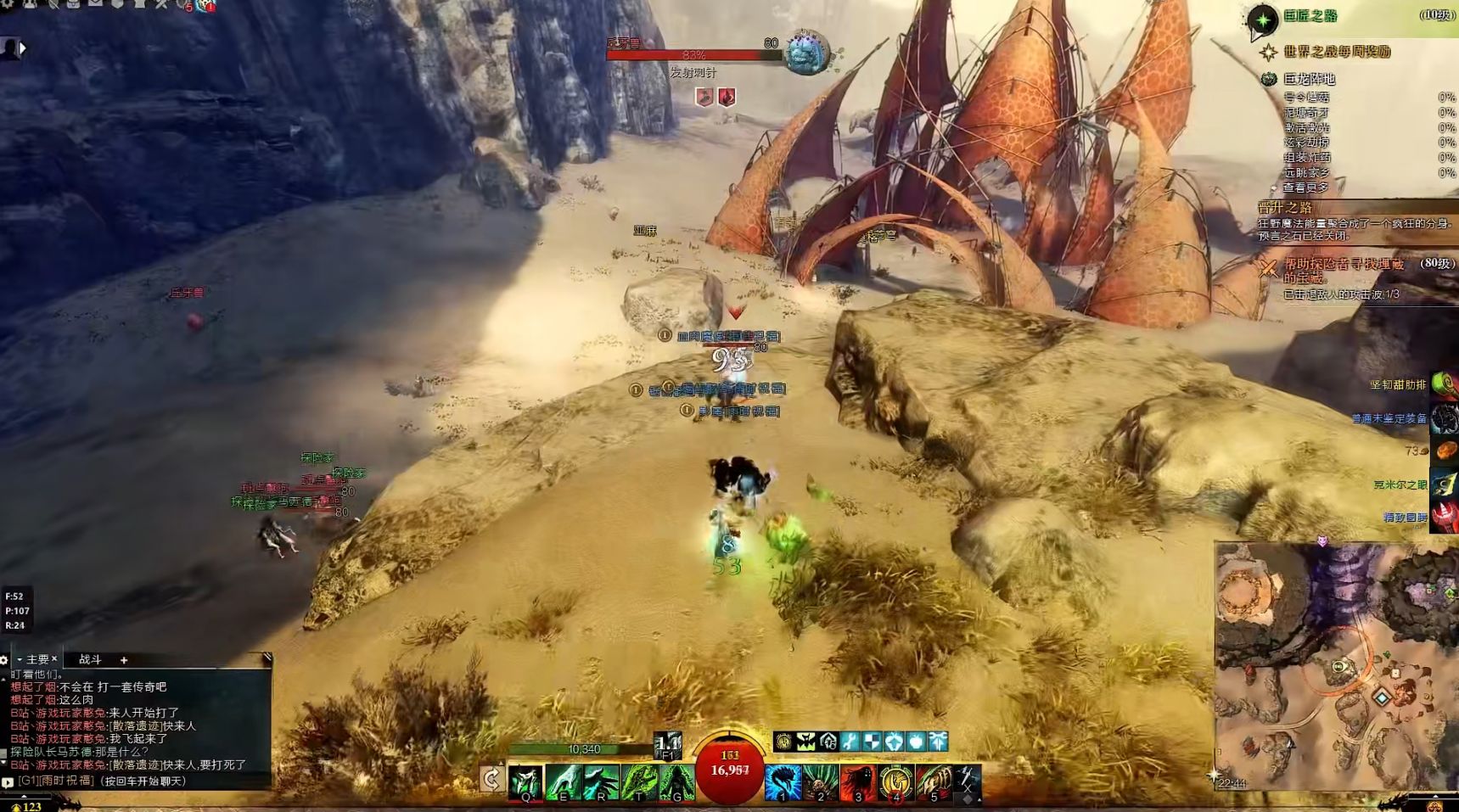Use the E hand skill
Image resolution: width=1459 pixels, height=812 pixels.
coord(563,781)
